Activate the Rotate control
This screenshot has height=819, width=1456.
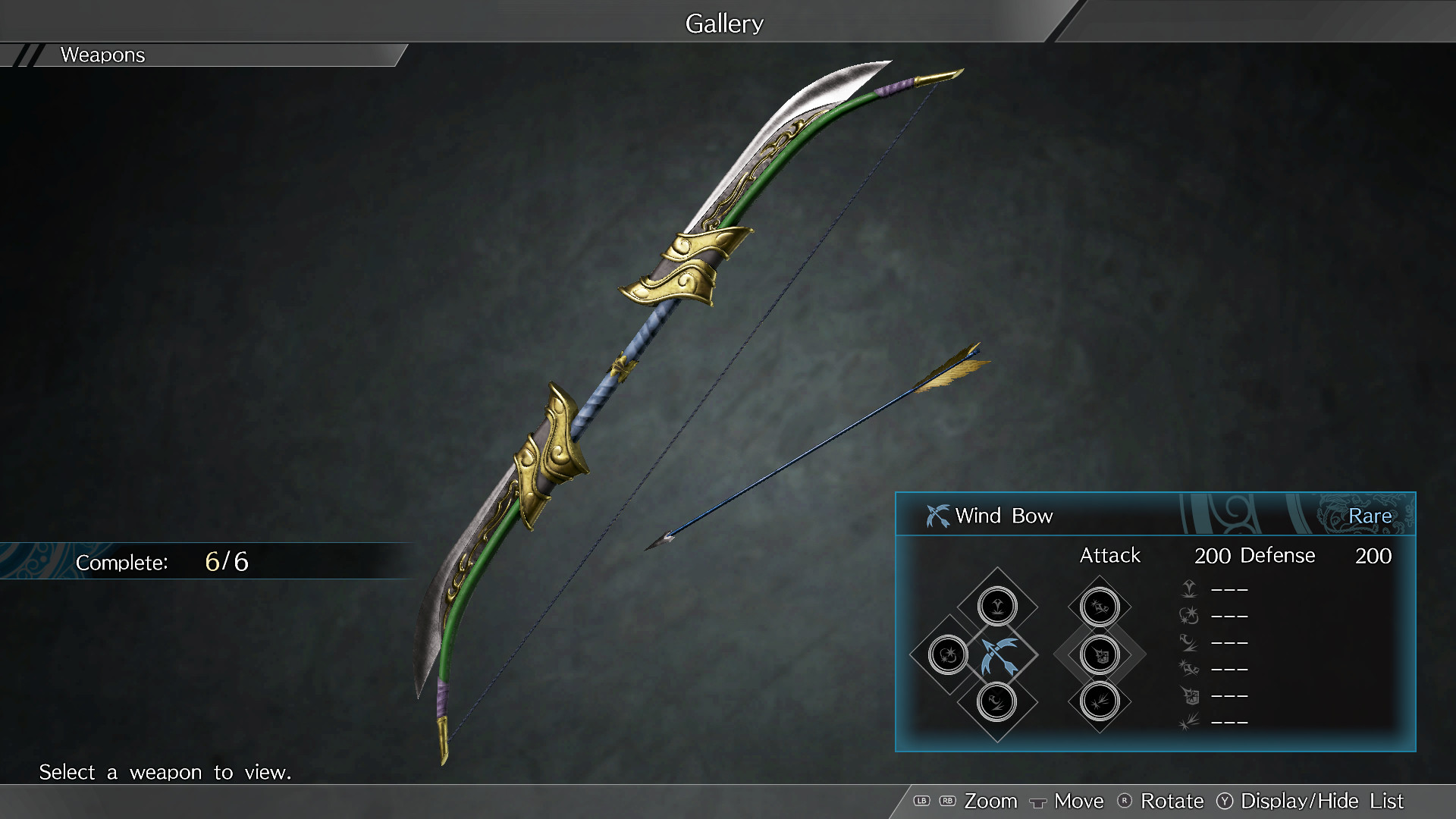click(1172, 801)
